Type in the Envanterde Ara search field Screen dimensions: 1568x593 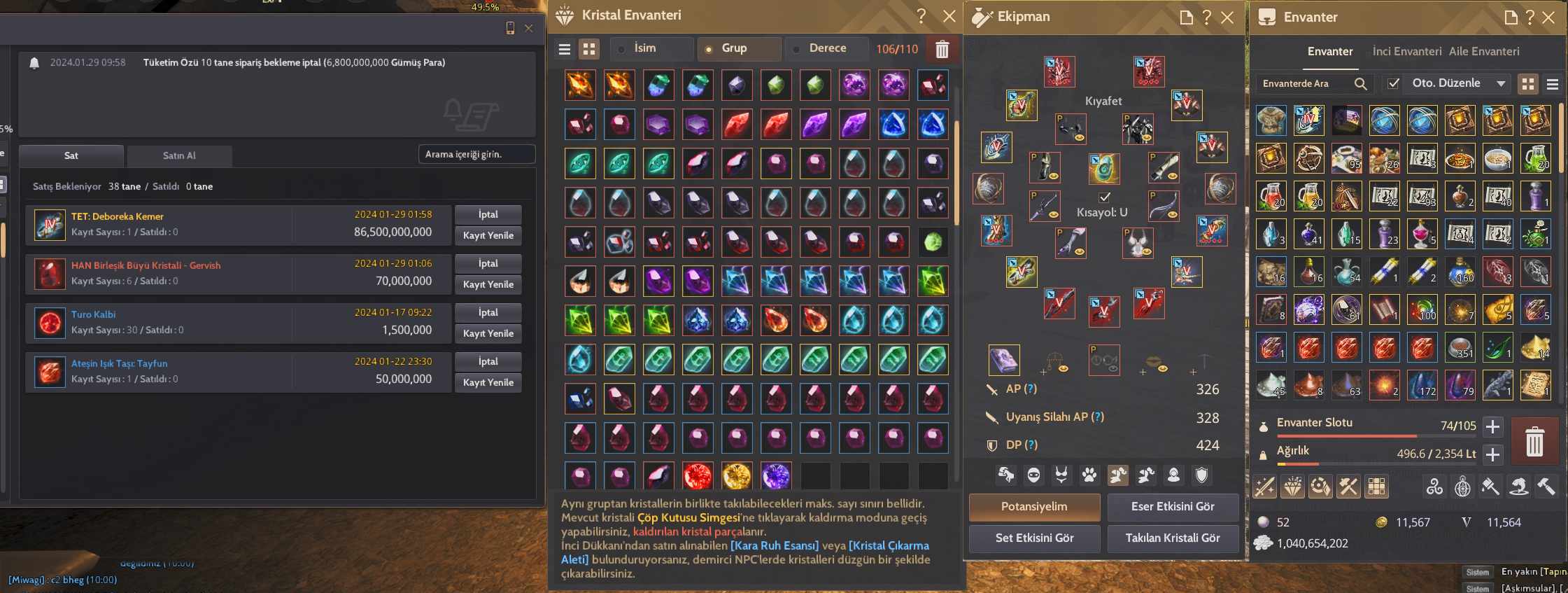click(x=1305, y=83)
